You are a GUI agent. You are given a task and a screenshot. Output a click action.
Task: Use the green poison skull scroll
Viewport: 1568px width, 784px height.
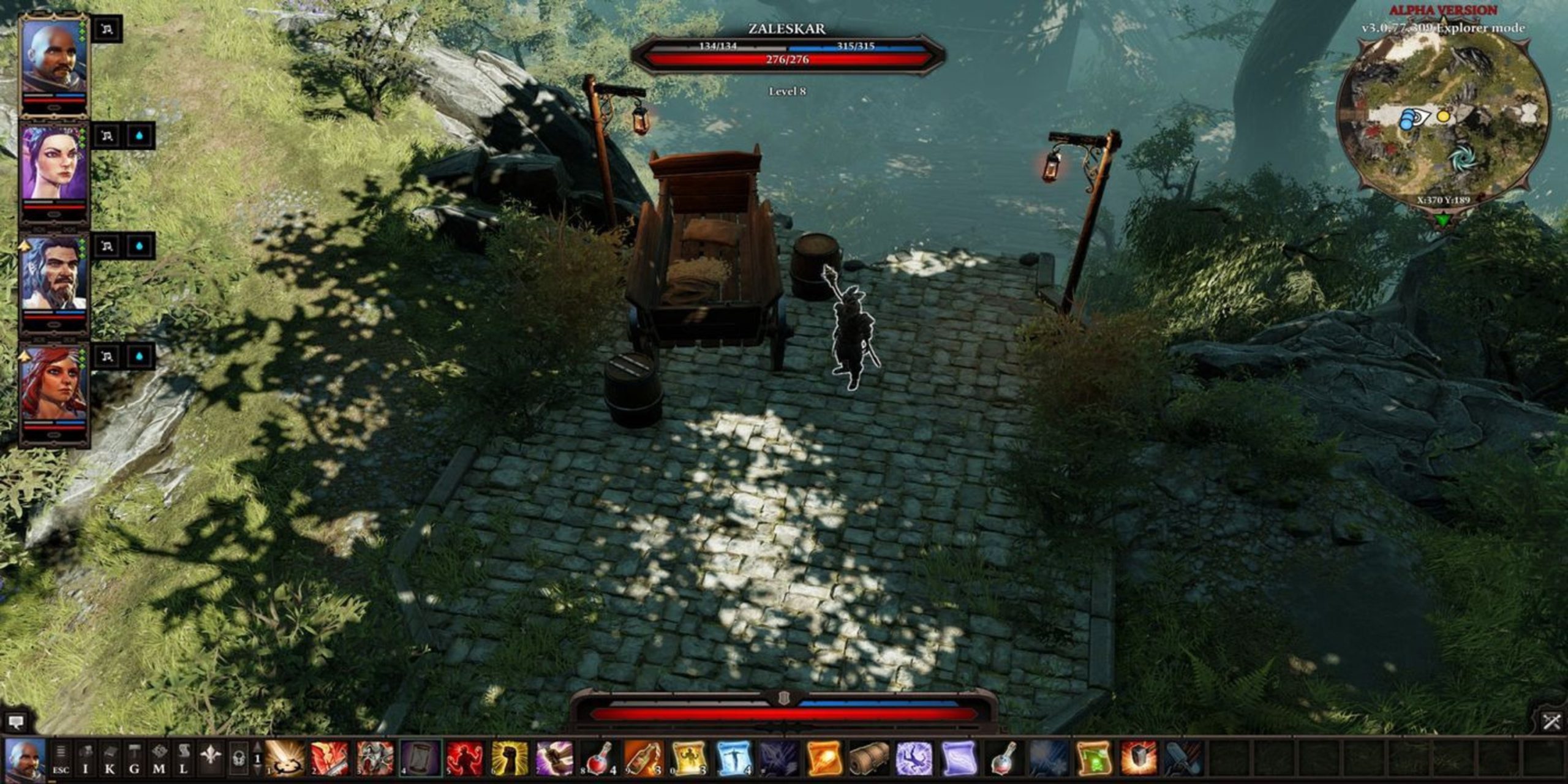pos(1093,759)
